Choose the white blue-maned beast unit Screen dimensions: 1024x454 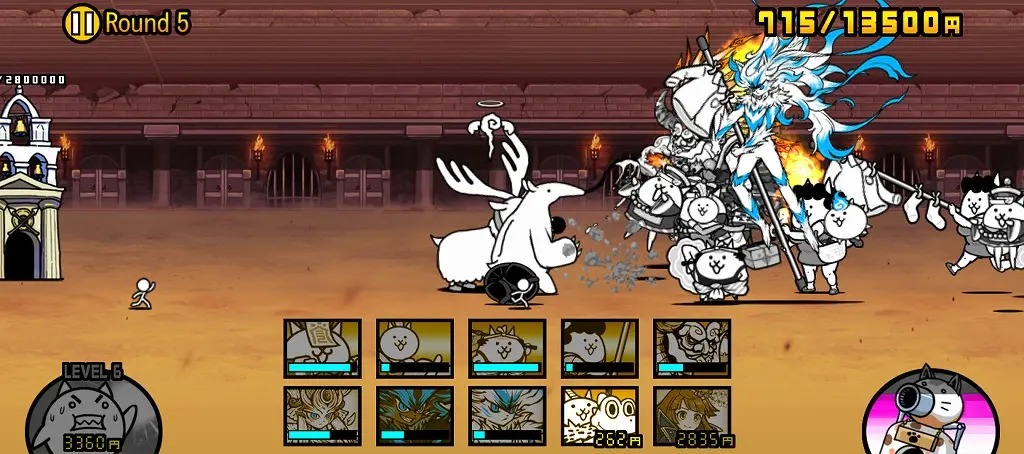pos(507,415)
